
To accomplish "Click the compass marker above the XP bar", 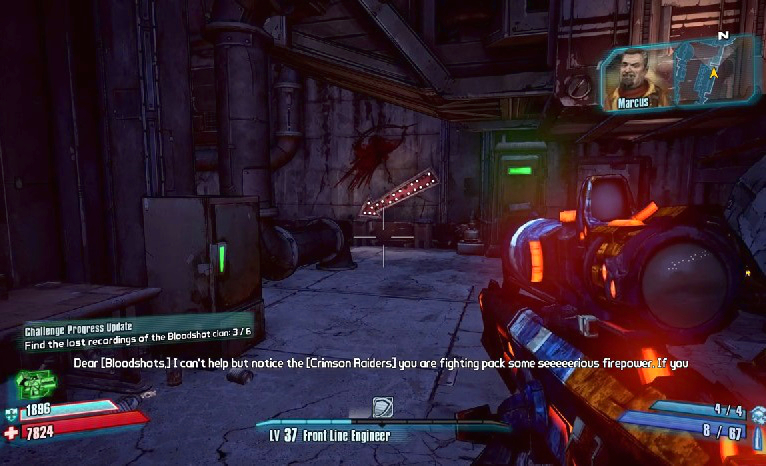I will 383,407.
